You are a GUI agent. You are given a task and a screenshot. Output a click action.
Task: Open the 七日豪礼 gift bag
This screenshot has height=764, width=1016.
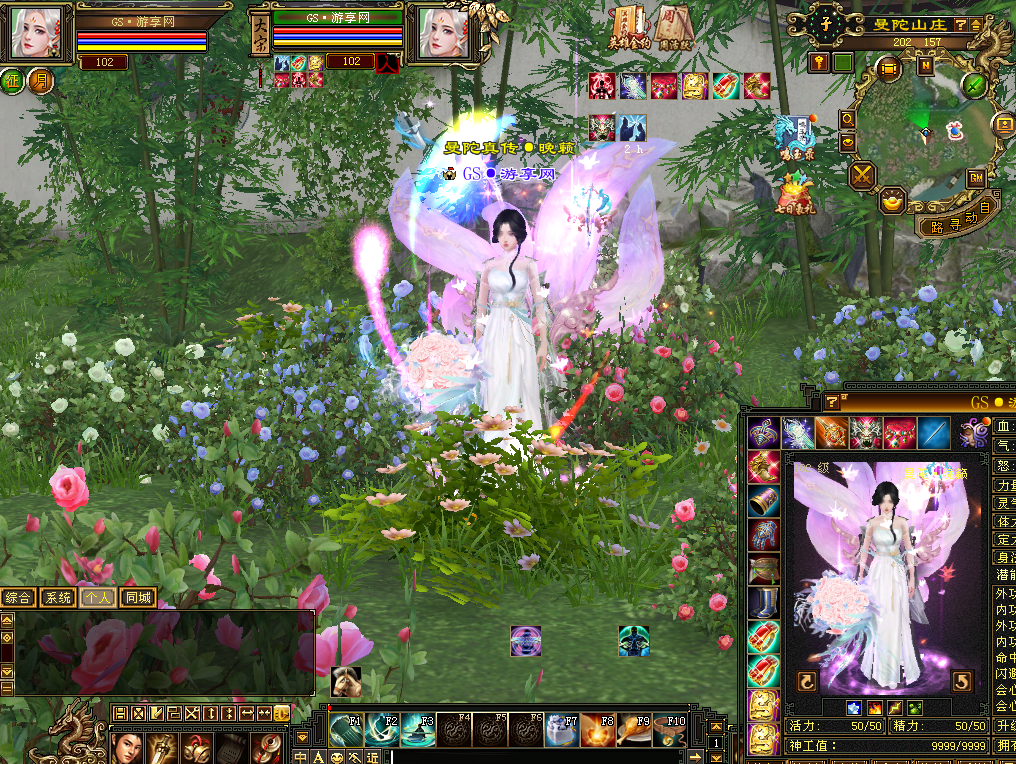point(795,191)
